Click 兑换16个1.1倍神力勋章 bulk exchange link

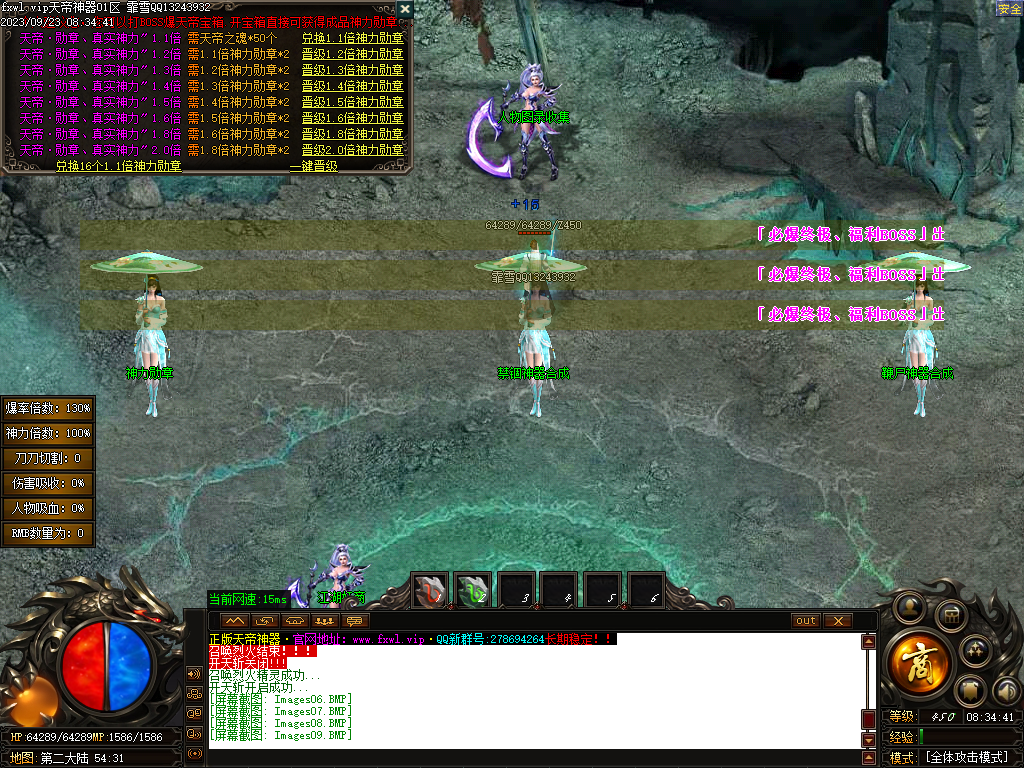118,166
